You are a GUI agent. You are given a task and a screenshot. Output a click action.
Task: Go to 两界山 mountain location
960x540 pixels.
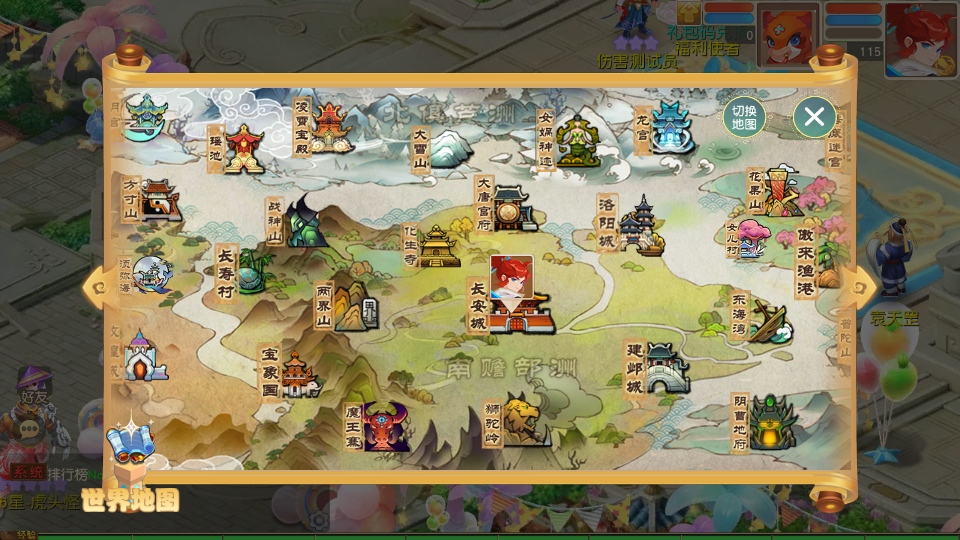click(352, 306)
